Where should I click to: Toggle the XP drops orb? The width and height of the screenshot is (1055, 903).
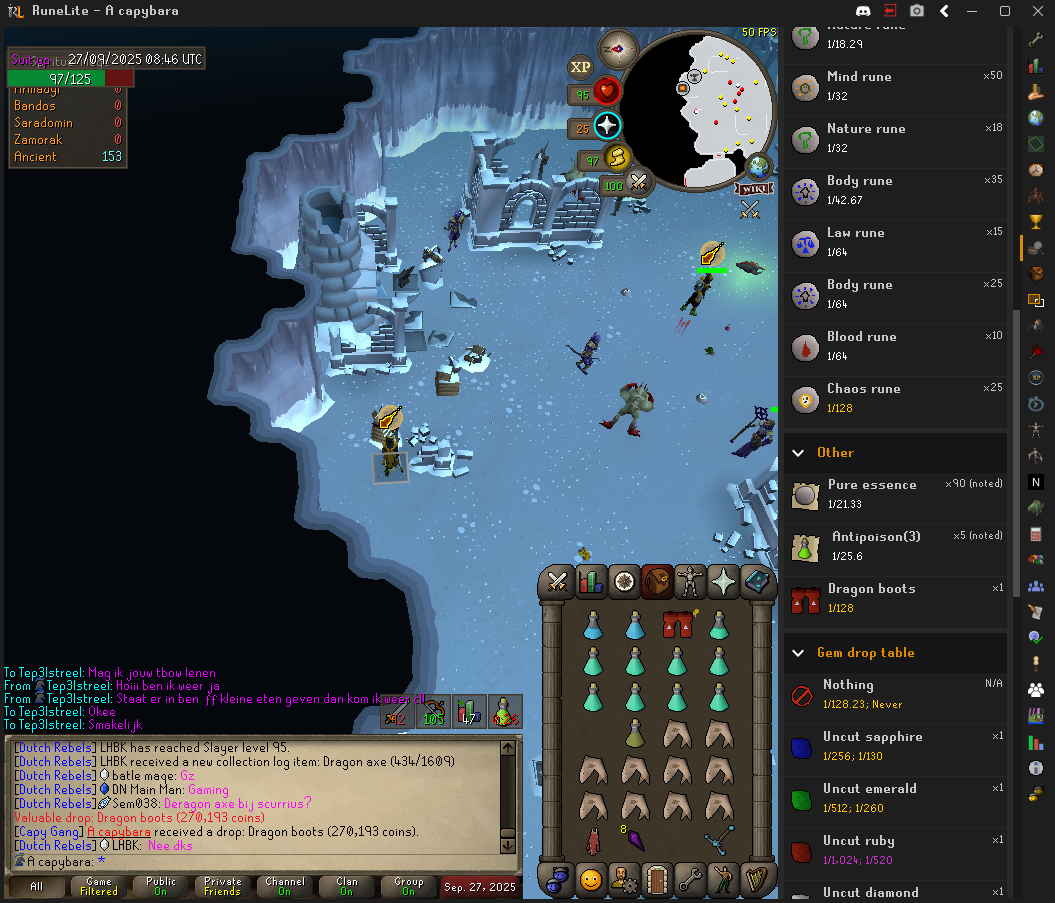(580, 68)
